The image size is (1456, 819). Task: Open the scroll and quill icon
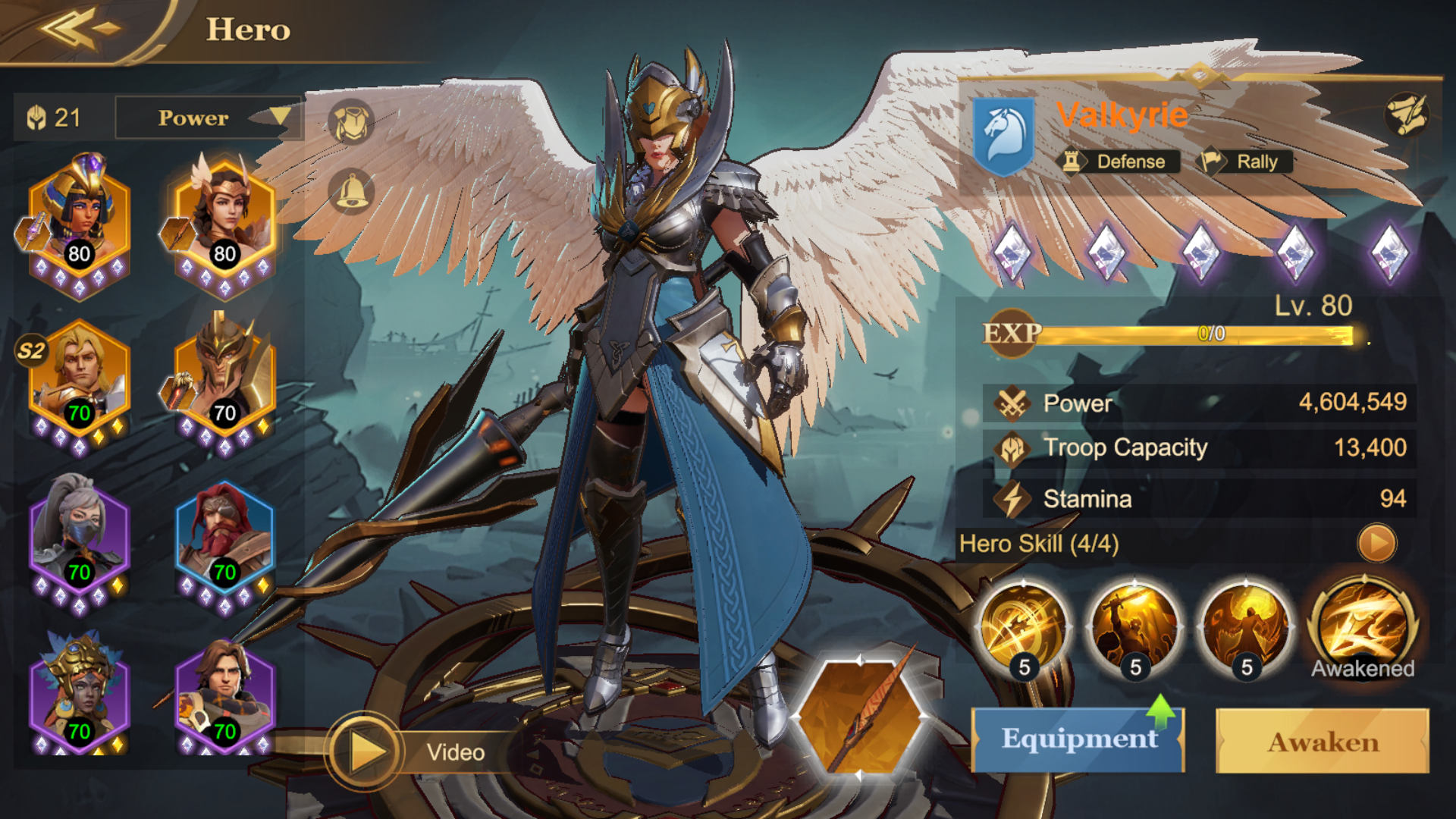(x=1407, y=115)
